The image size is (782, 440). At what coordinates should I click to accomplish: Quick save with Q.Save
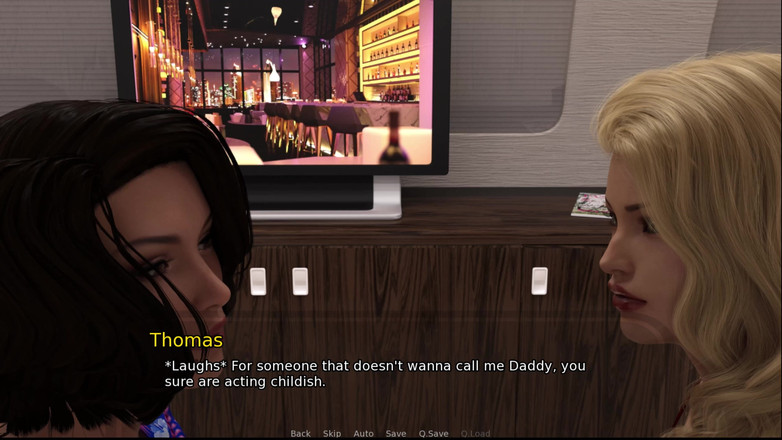pyautogui.click(x=433, y=434)
